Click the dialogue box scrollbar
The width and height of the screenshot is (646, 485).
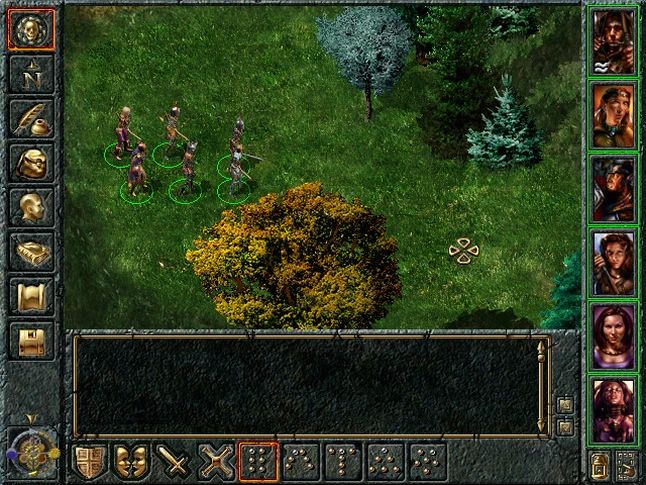pyautogui.click(x=543, y=388)
